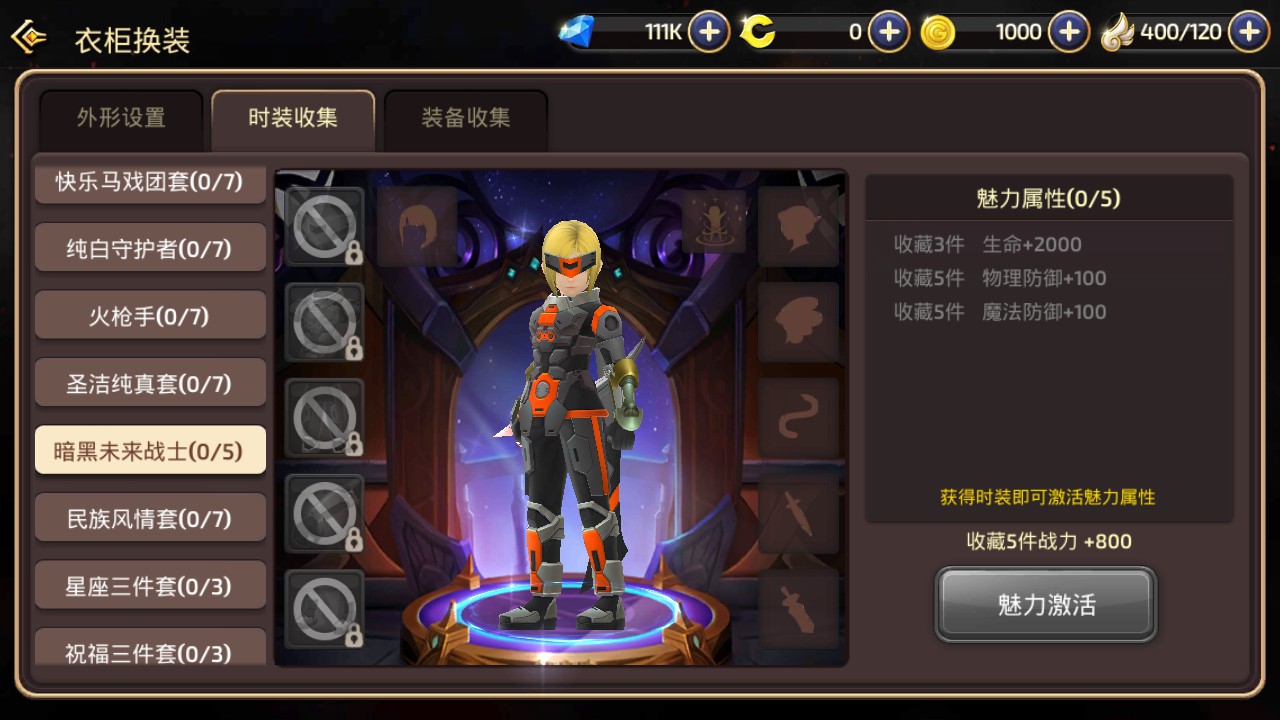Click the plus next to the 400/120 energy
The width and height of the screenshot is (1280, 720).
tap(1248, 31)
